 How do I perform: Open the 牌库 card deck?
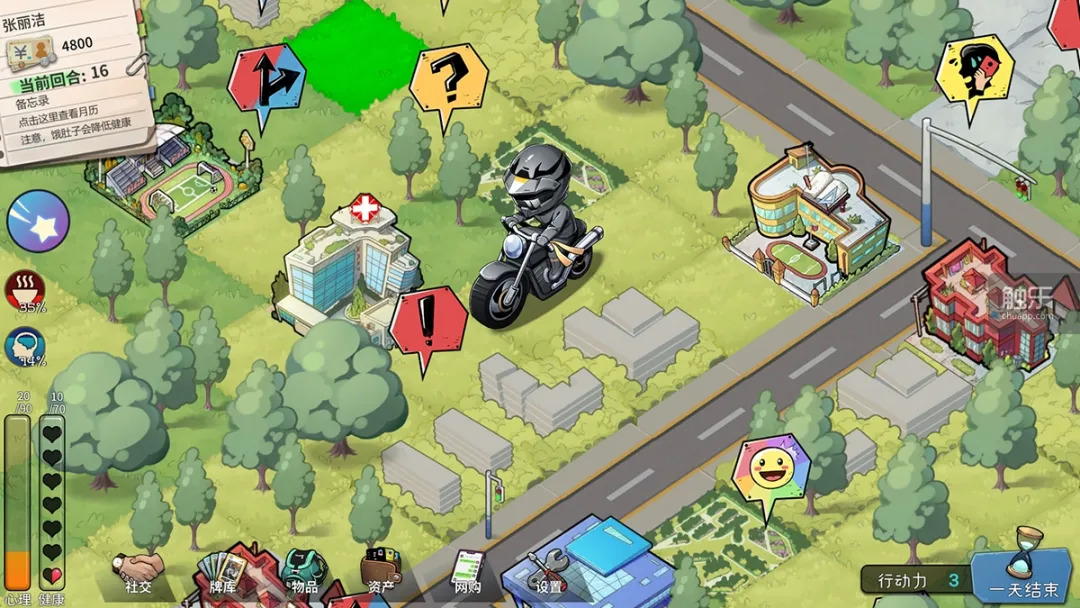pos(221,577)
